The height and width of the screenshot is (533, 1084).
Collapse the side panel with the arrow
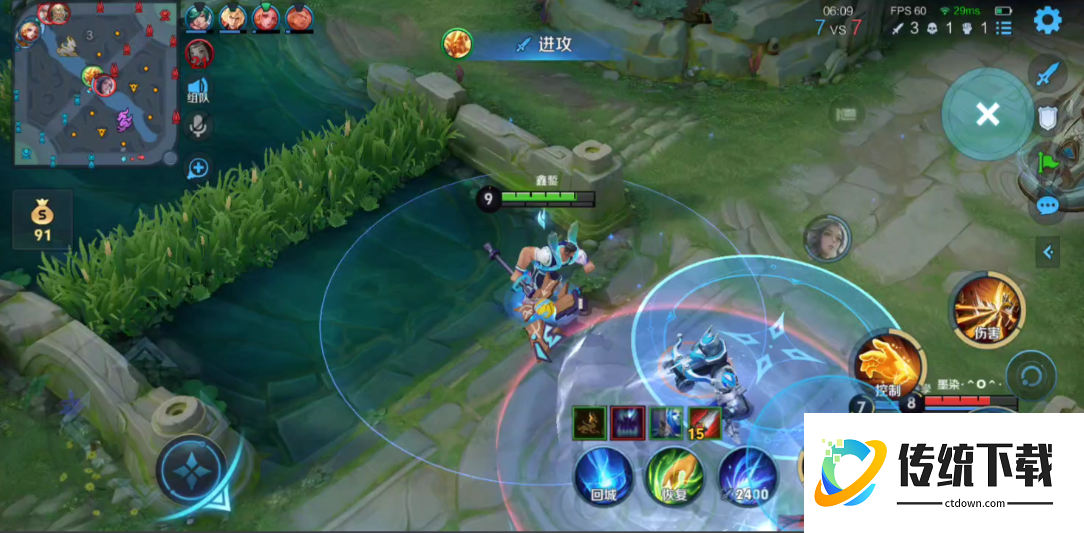click(x=1047, y=252)
